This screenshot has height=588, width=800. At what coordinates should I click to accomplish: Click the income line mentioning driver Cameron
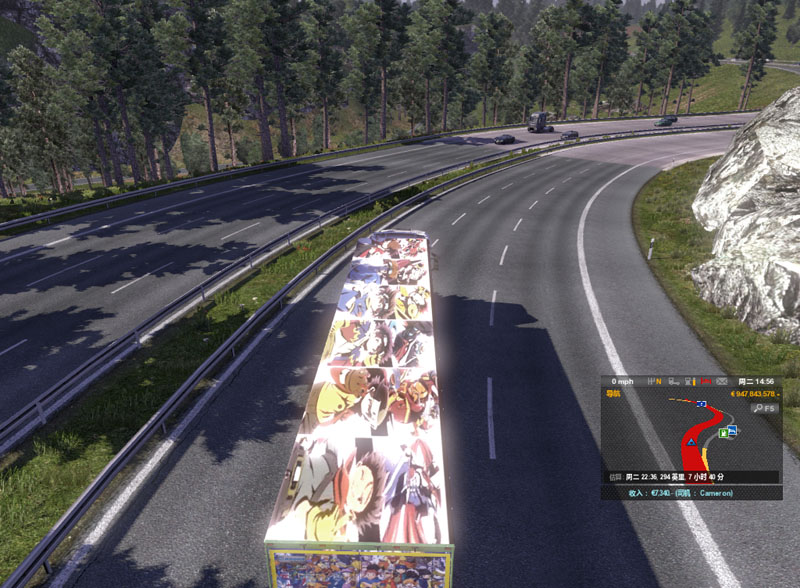tap(679, 493)
